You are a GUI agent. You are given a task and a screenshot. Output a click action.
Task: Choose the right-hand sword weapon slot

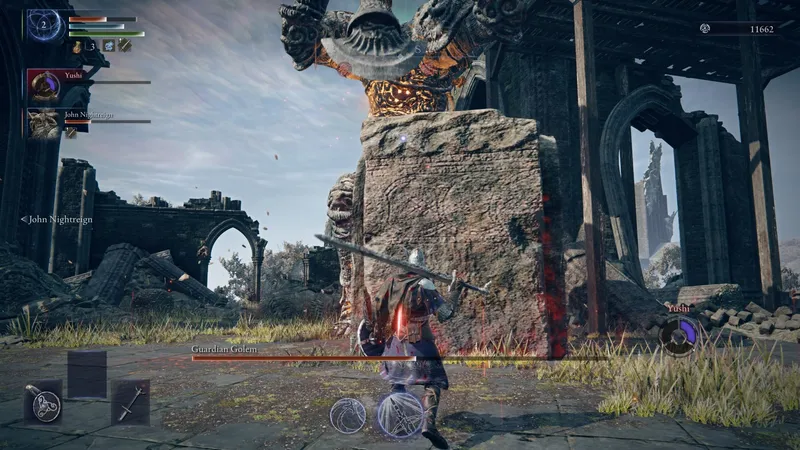[x=130, y=402]
